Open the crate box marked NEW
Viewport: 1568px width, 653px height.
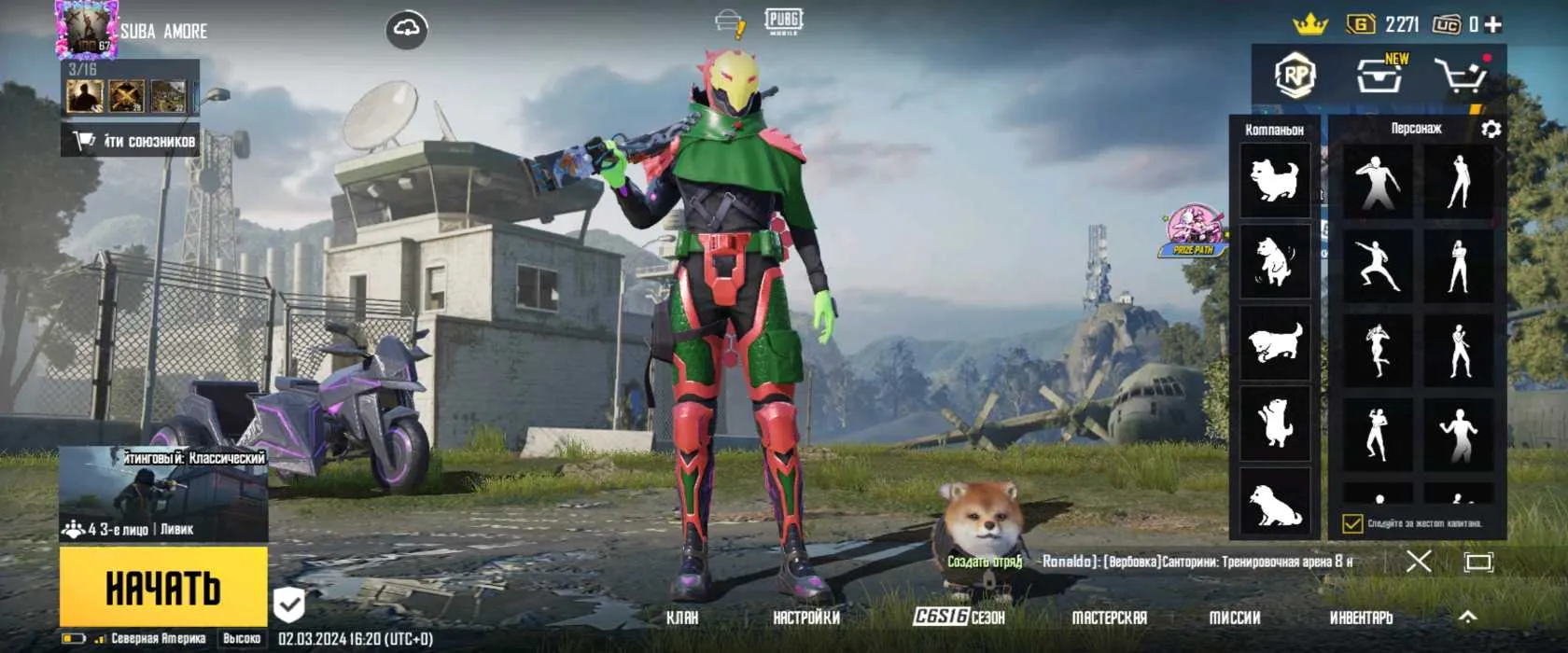[x=1379, y=76]
